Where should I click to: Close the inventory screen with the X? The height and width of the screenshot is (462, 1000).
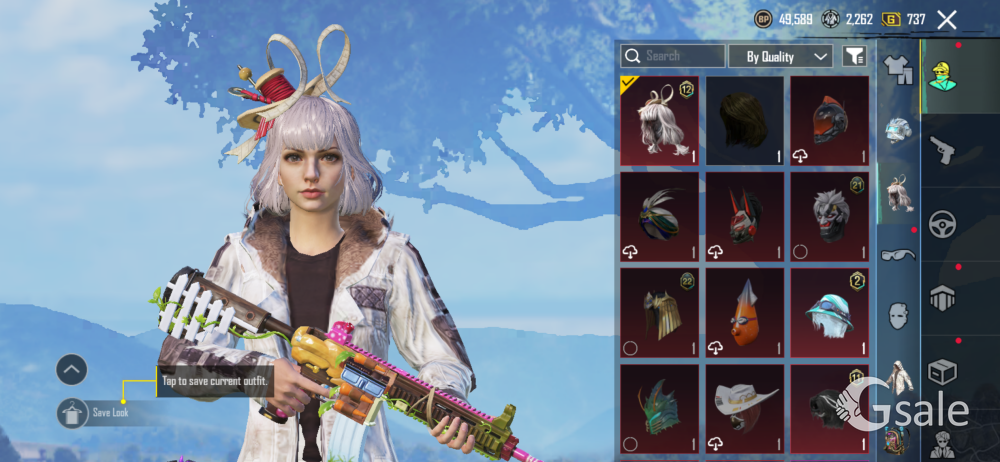coord(947,19)
